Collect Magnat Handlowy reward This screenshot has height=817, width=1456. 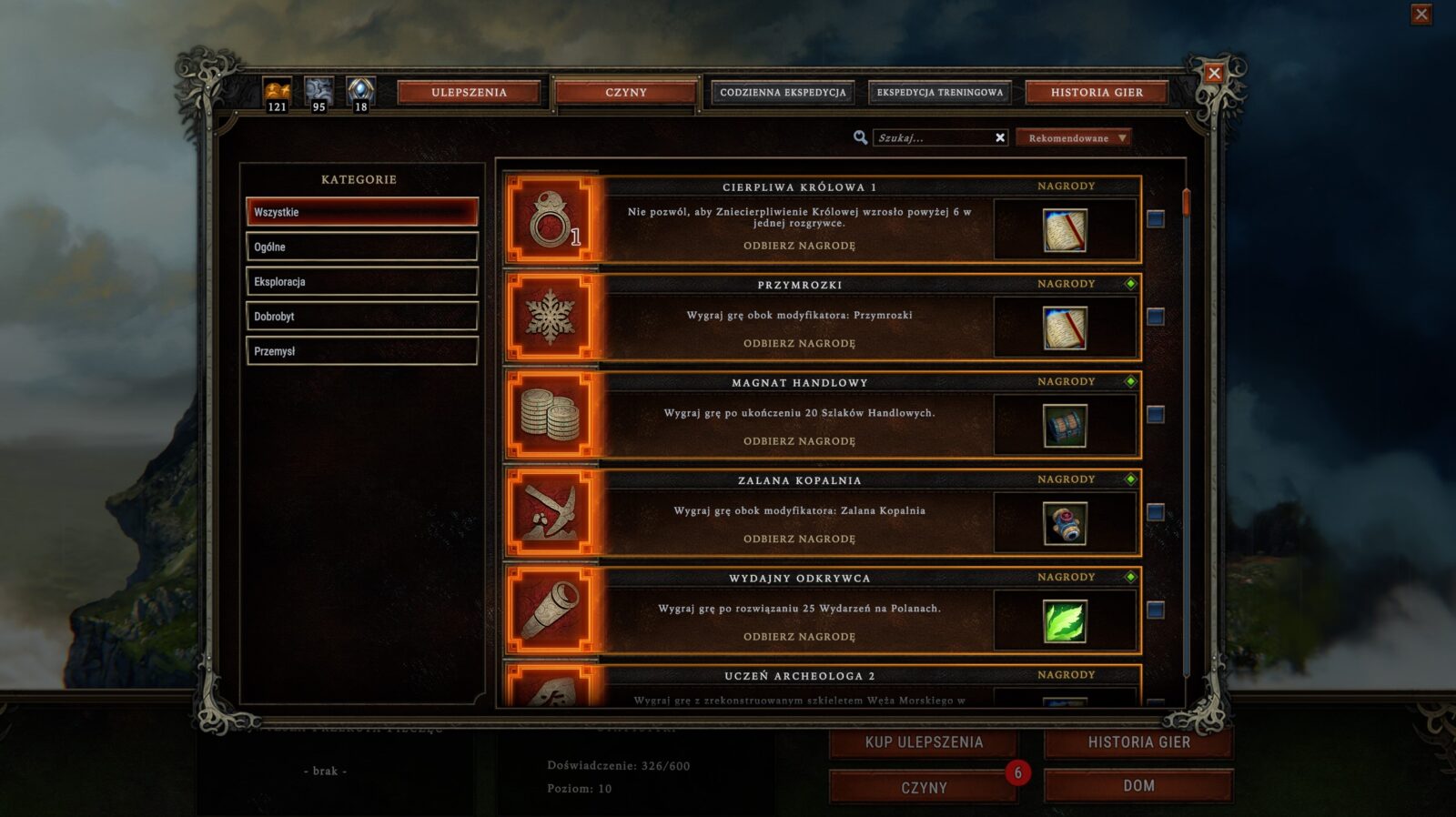(799, 441)
